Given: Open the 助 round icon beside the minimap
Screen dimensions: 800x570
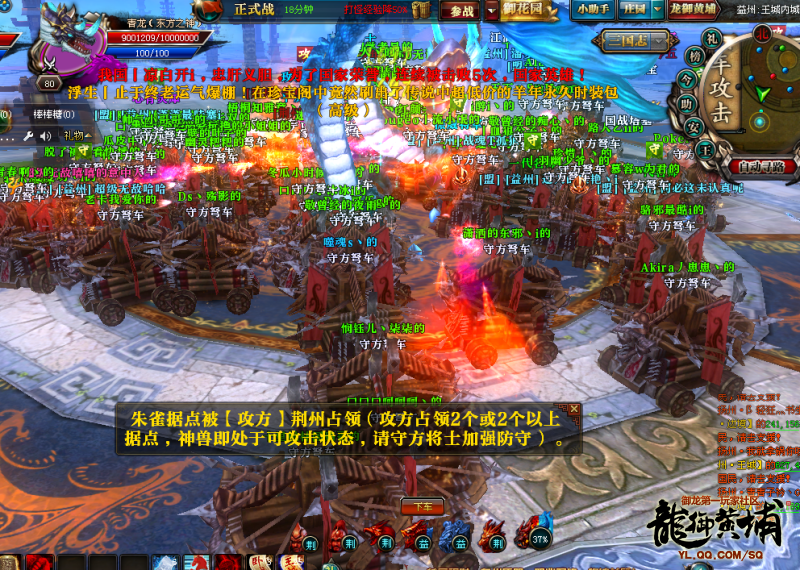Looking at the screenshot, I should click(687, 103).
